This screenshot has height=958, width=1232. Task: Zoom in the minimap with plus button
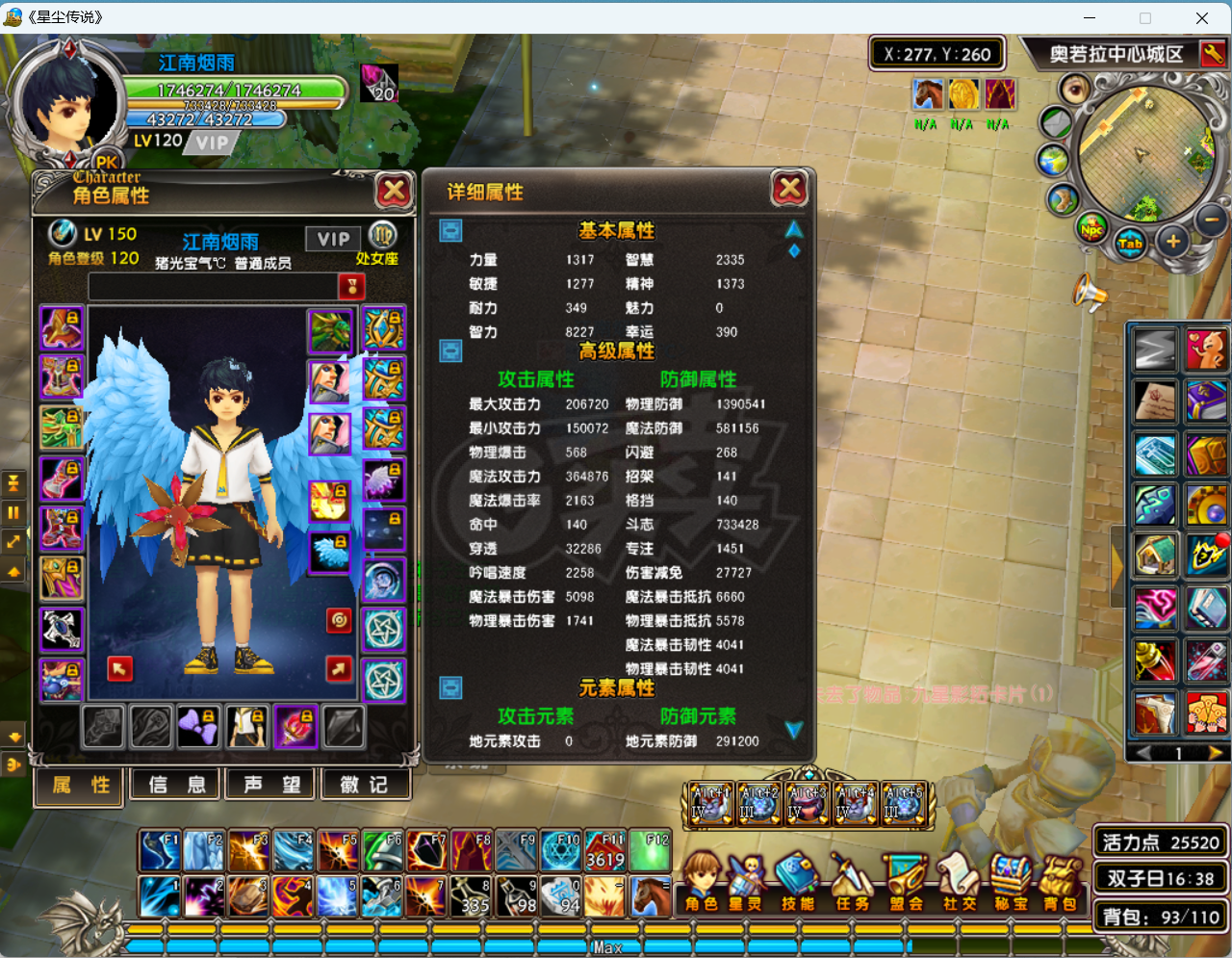[x=1172, y=242]
